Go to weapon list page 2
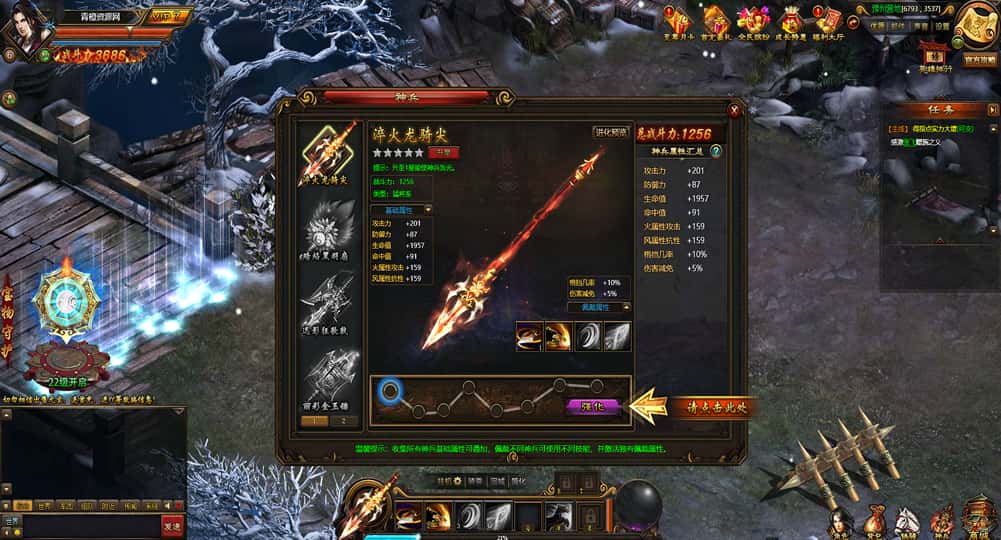 click(343, 421)
